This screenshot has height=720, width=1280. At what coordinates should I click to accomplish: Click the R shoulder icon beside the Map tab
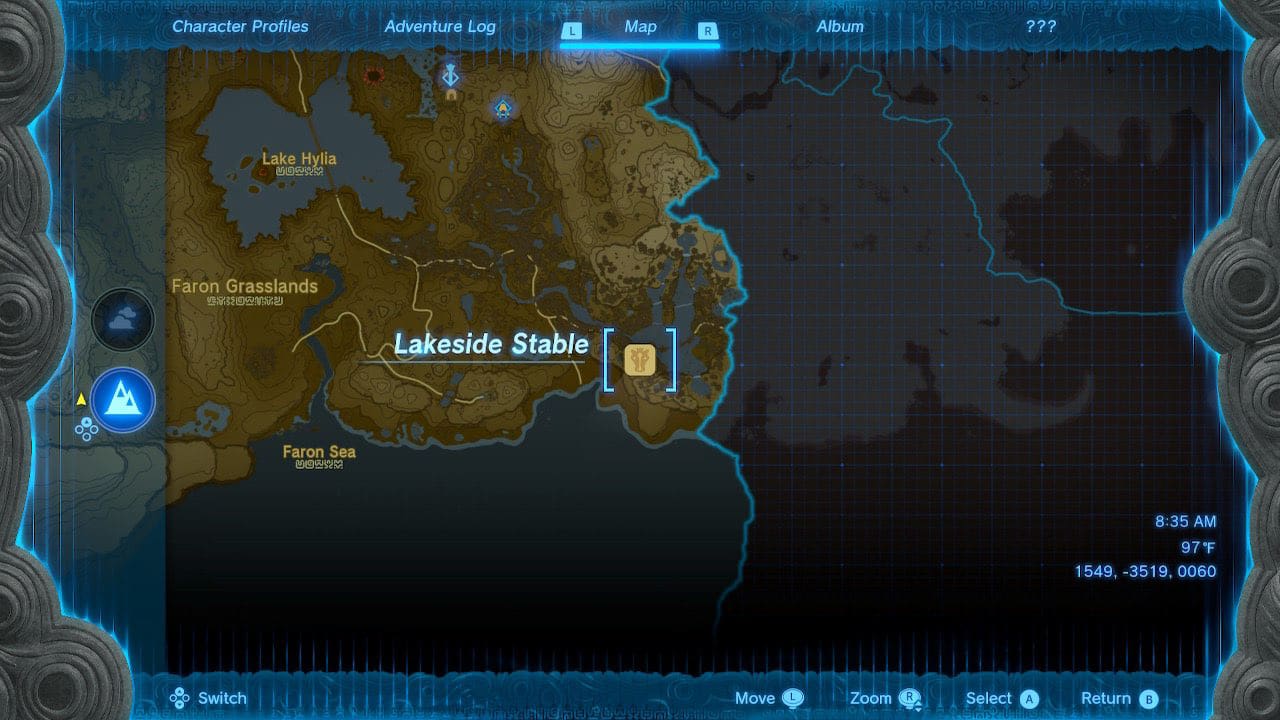pyautogui.click(x=709, y=31)
